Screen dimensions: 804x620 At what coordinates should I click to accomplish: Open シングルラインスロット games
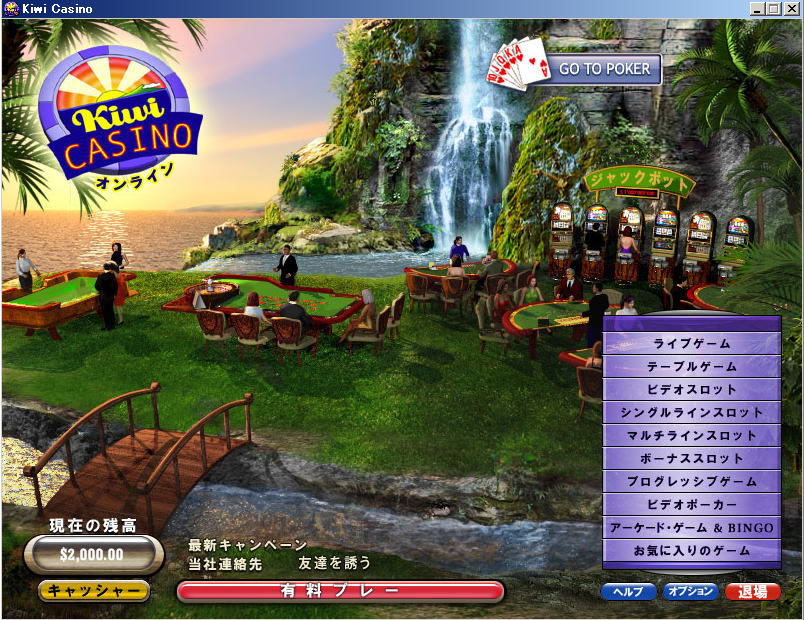(x=691, y=413)
